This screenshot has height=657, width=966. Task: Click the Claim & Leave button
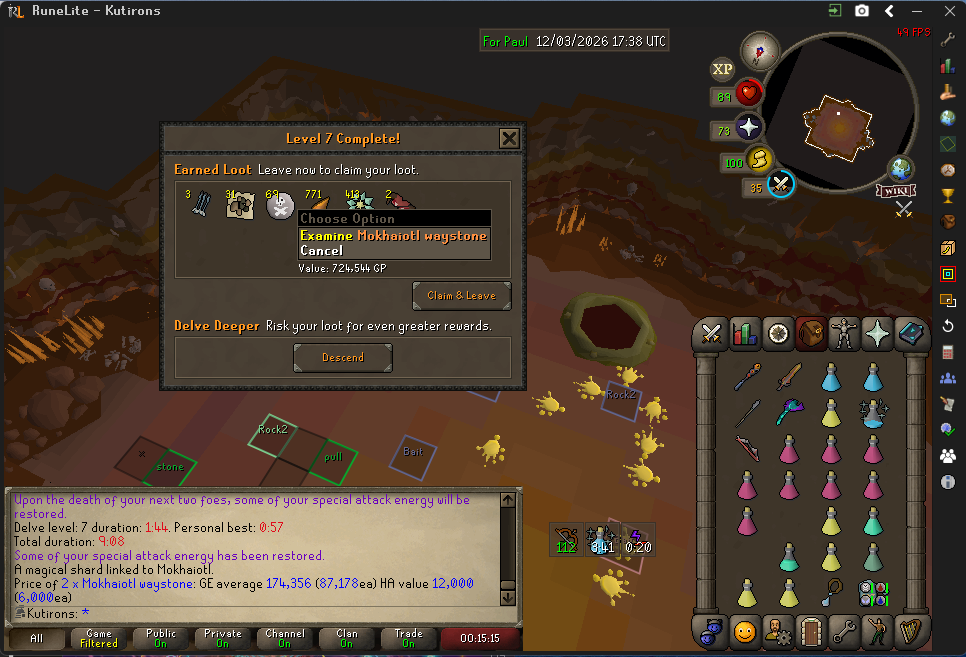click(461, 296)
